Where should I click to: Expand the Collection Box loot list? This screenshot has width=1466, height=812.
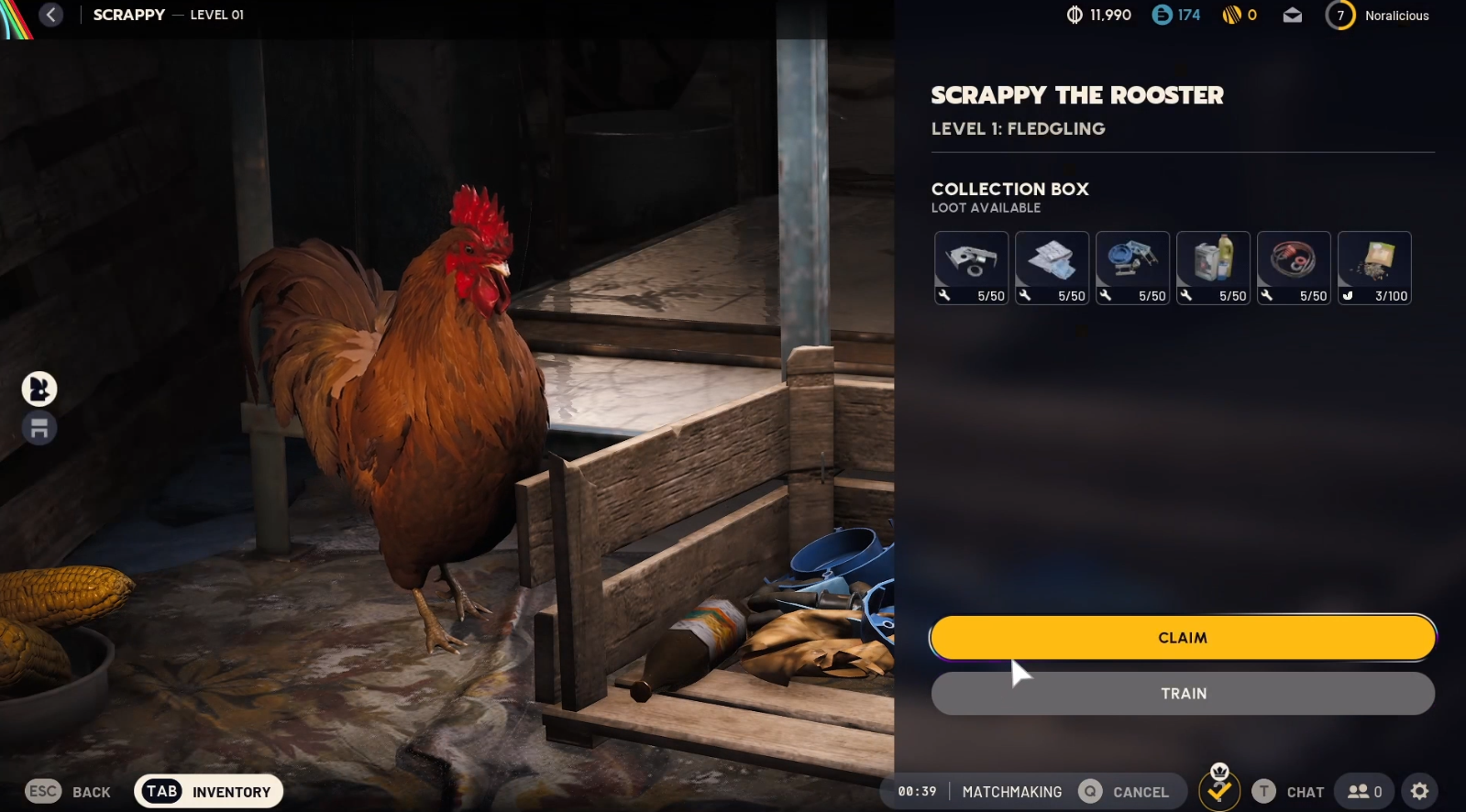(1010, 189)
